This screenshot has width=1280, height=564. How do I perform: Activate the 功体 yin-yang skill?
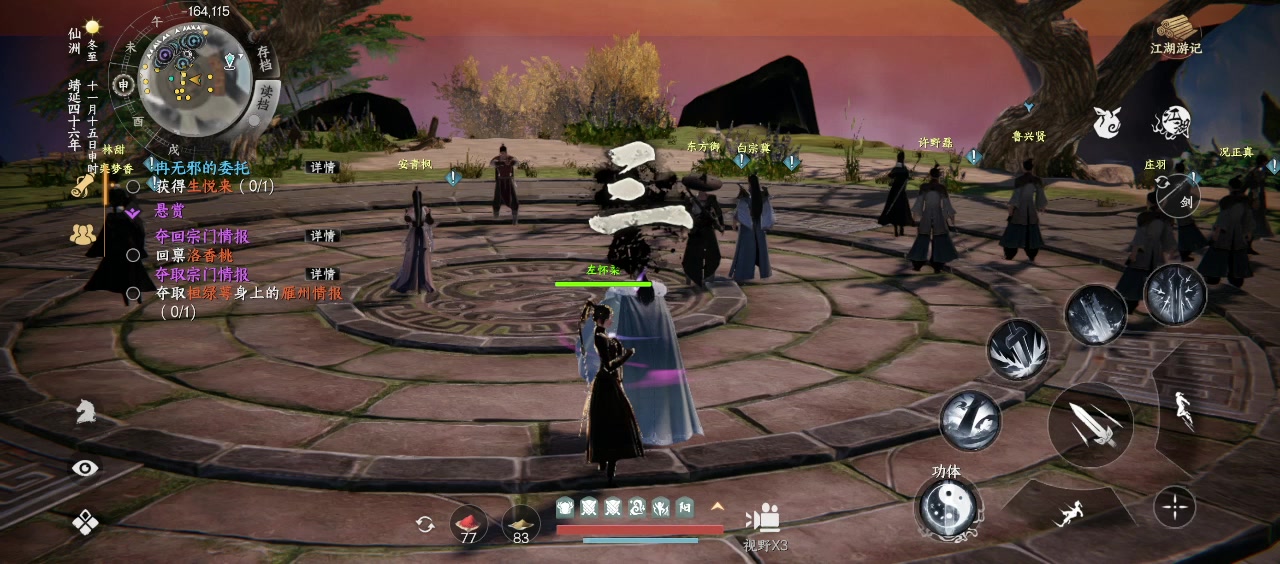click(945, 507)
